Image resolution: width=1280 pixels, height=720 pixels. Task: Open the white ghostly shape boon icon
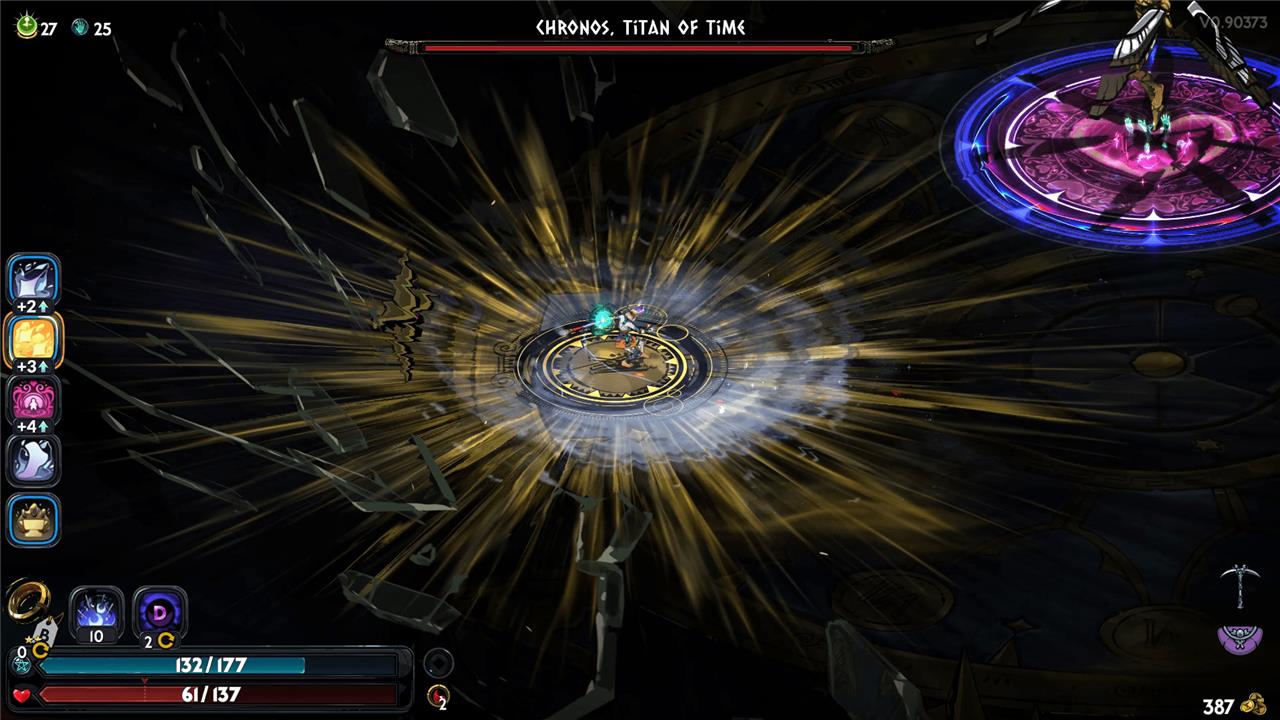click(34, 460)
